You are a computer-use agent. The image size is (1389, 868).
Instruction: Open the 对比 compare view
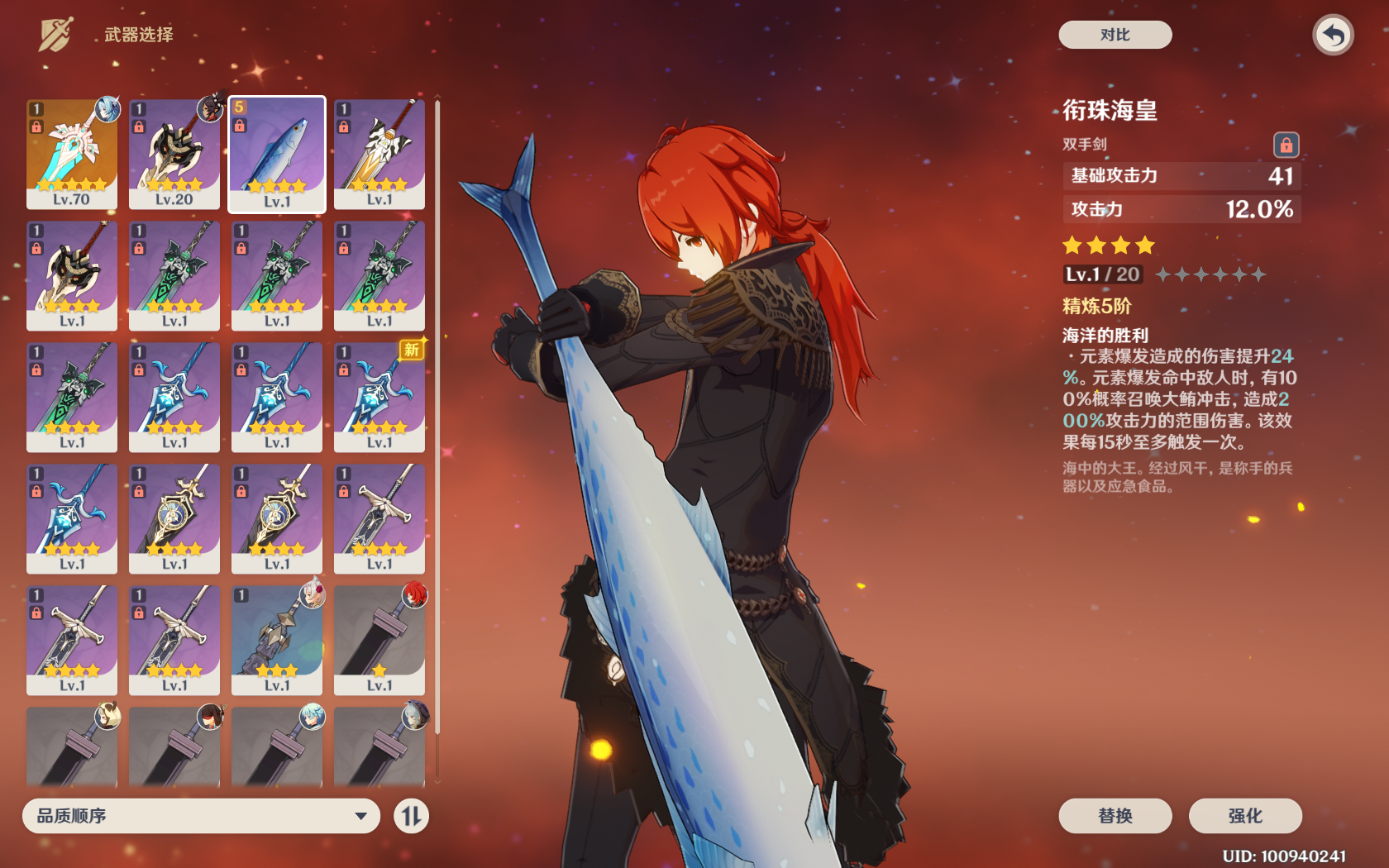[1115, 35]
